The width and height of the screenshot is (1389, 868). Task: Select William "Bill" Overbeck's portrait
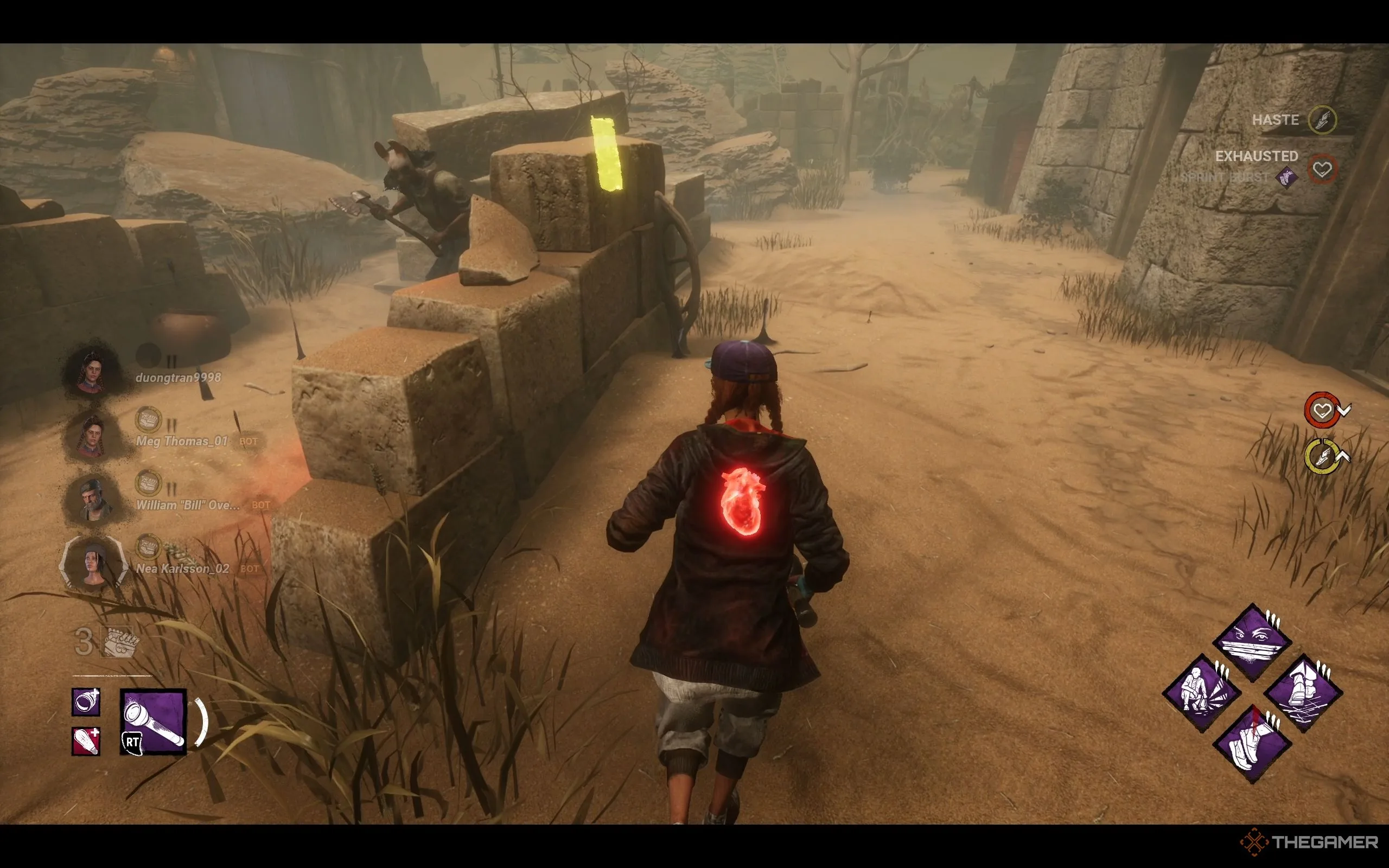[92, 500]
